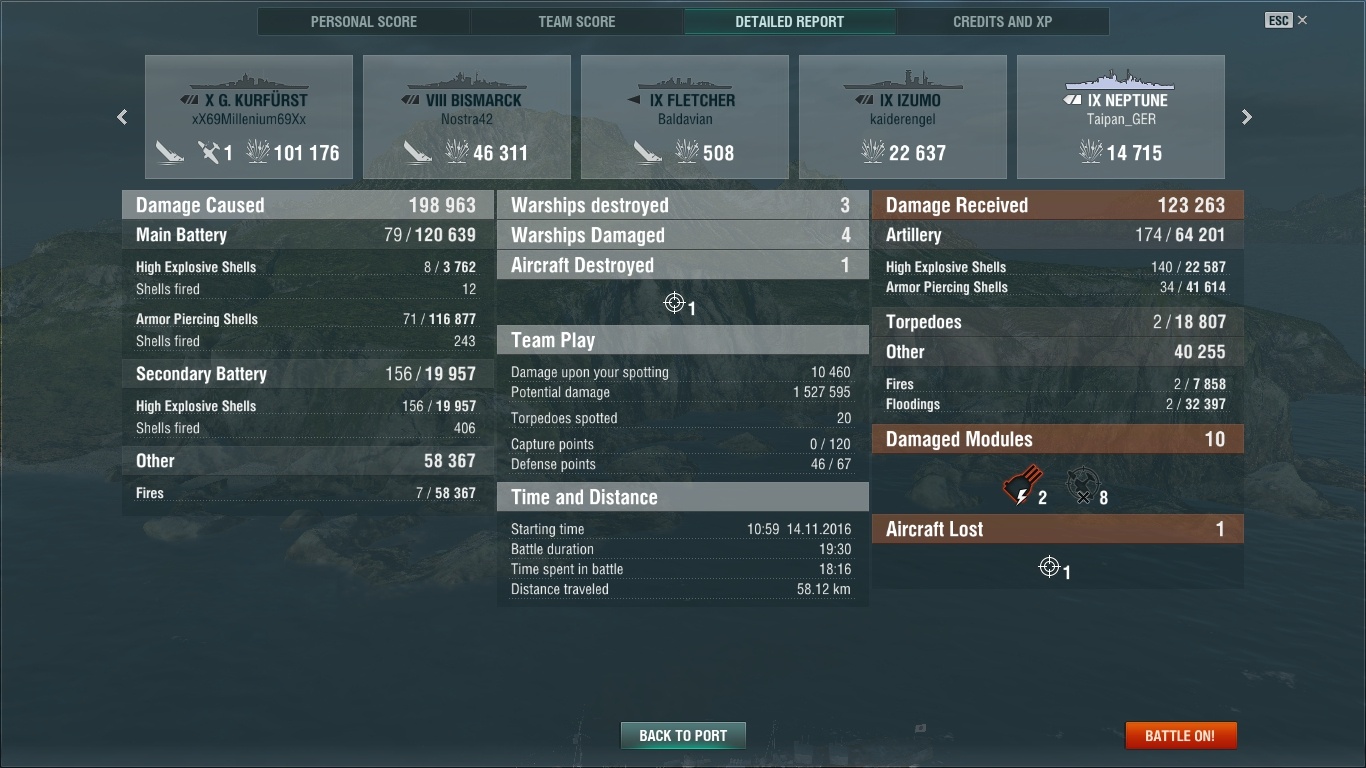Choose the VIII Bismarck ship card
The image size is (1366, 768).
[467, 117]
